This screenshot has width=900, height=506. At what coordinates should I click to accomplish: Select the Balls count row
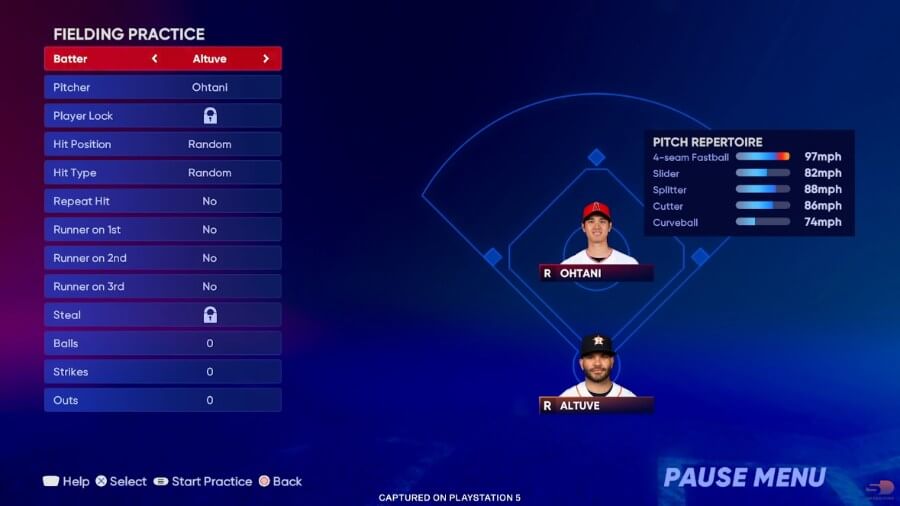(162, 343)
